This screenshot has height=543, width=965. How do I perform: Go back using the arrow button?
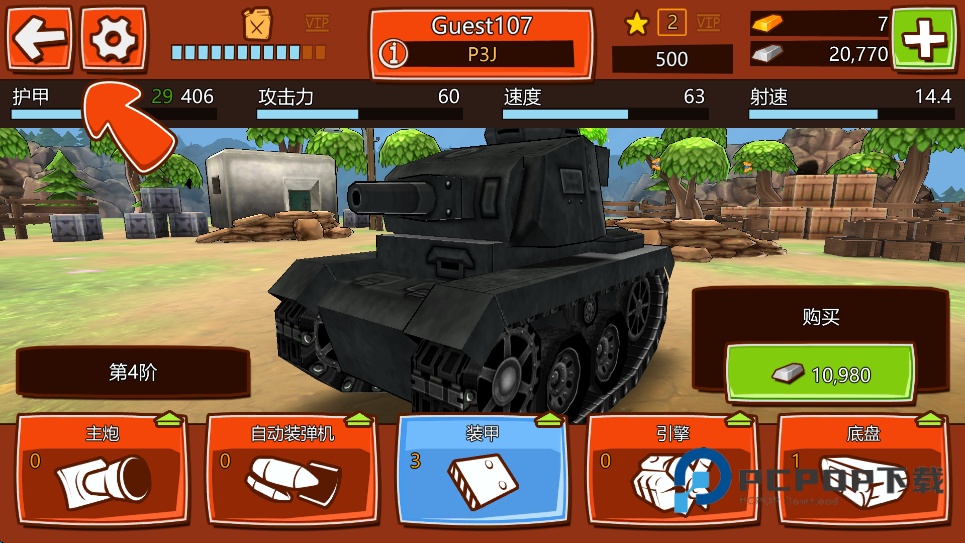tap(40, 38)
